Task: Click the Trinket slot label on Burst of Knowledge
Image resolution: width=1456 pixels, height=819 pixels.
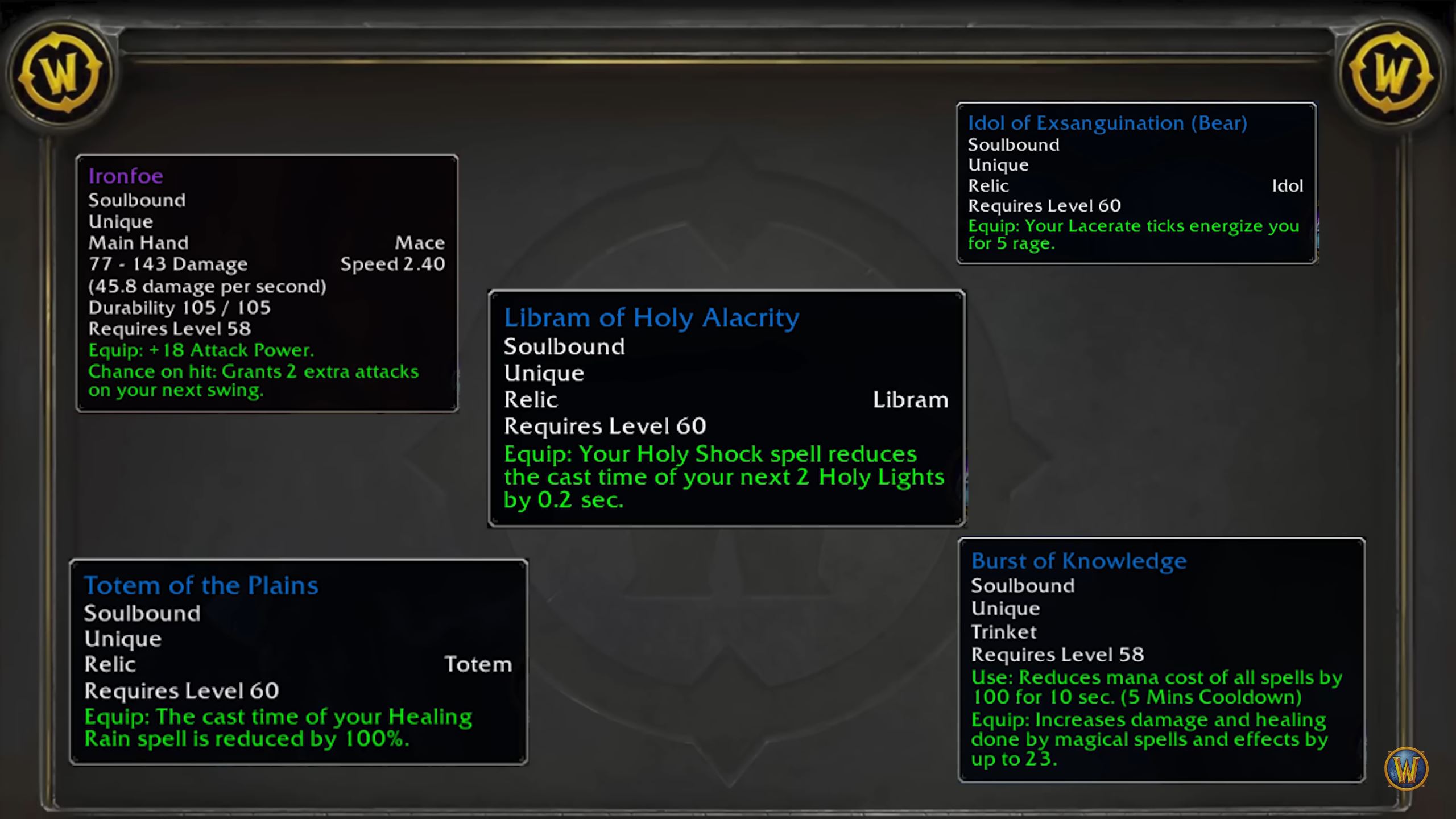Action: (x=1003, y=632)
